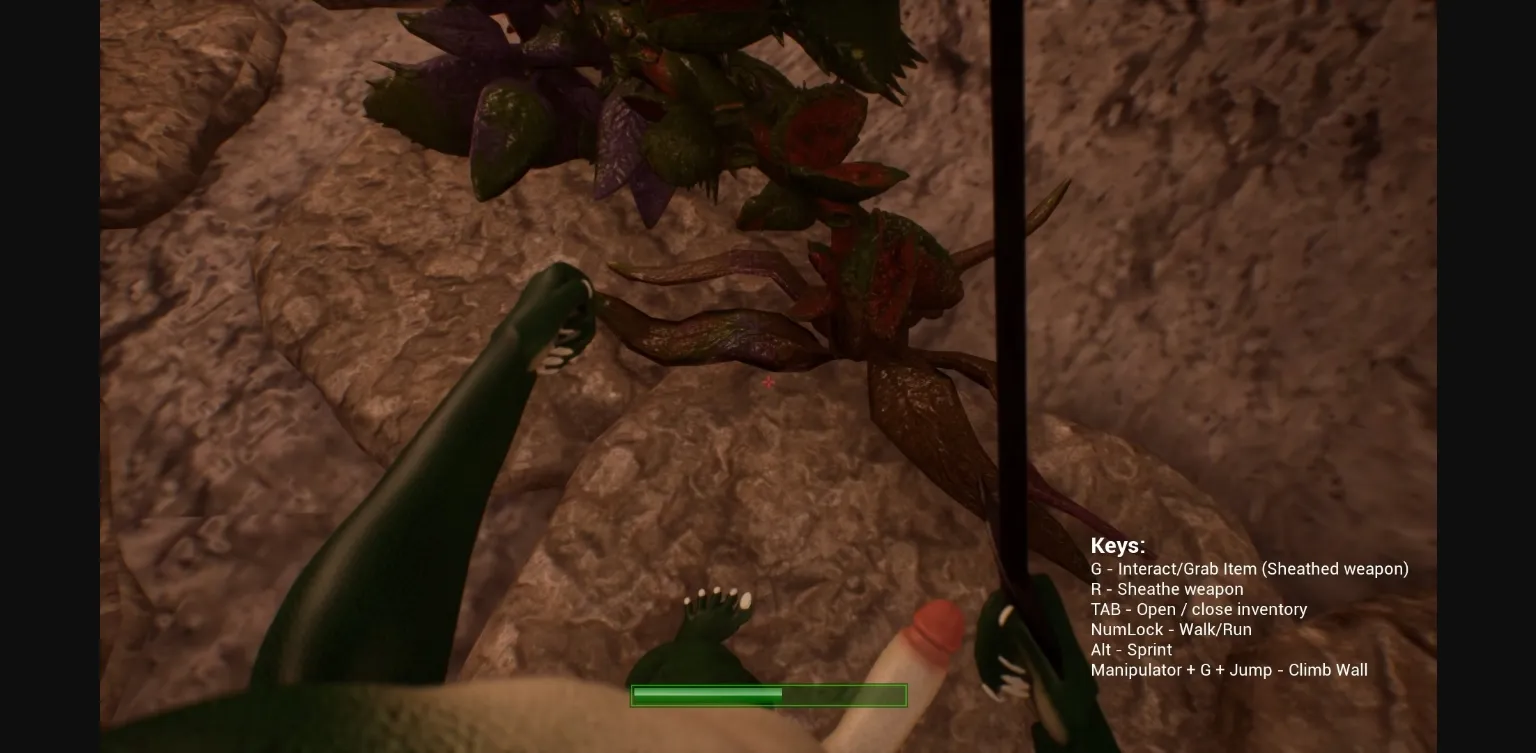Select the red-tipped bone item on the ground
This screenshot has height=753, width=1536.
pyautogui.click(x=925, y=650)
